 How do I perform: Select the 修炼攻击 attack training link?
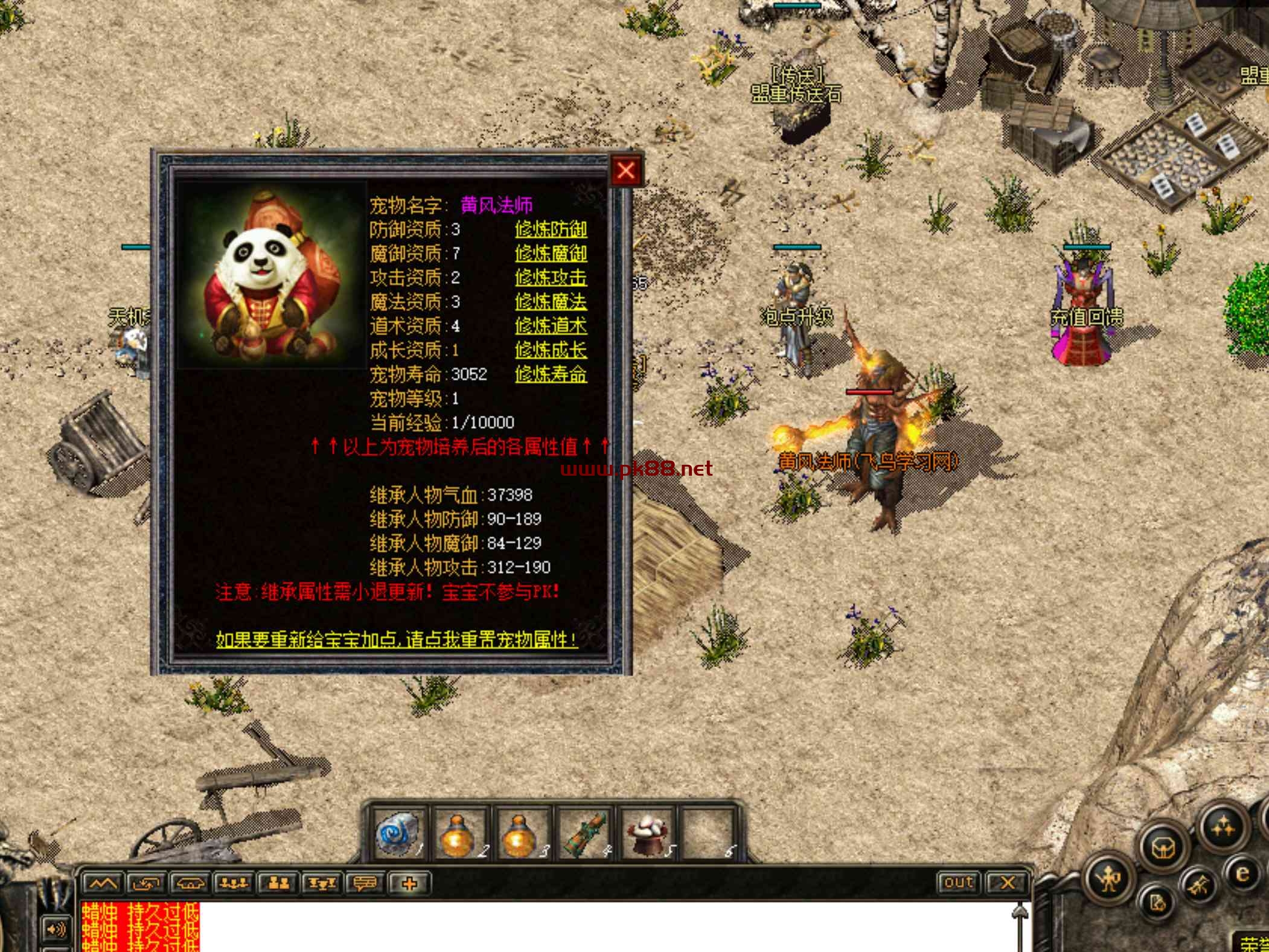tap(551, 278)
